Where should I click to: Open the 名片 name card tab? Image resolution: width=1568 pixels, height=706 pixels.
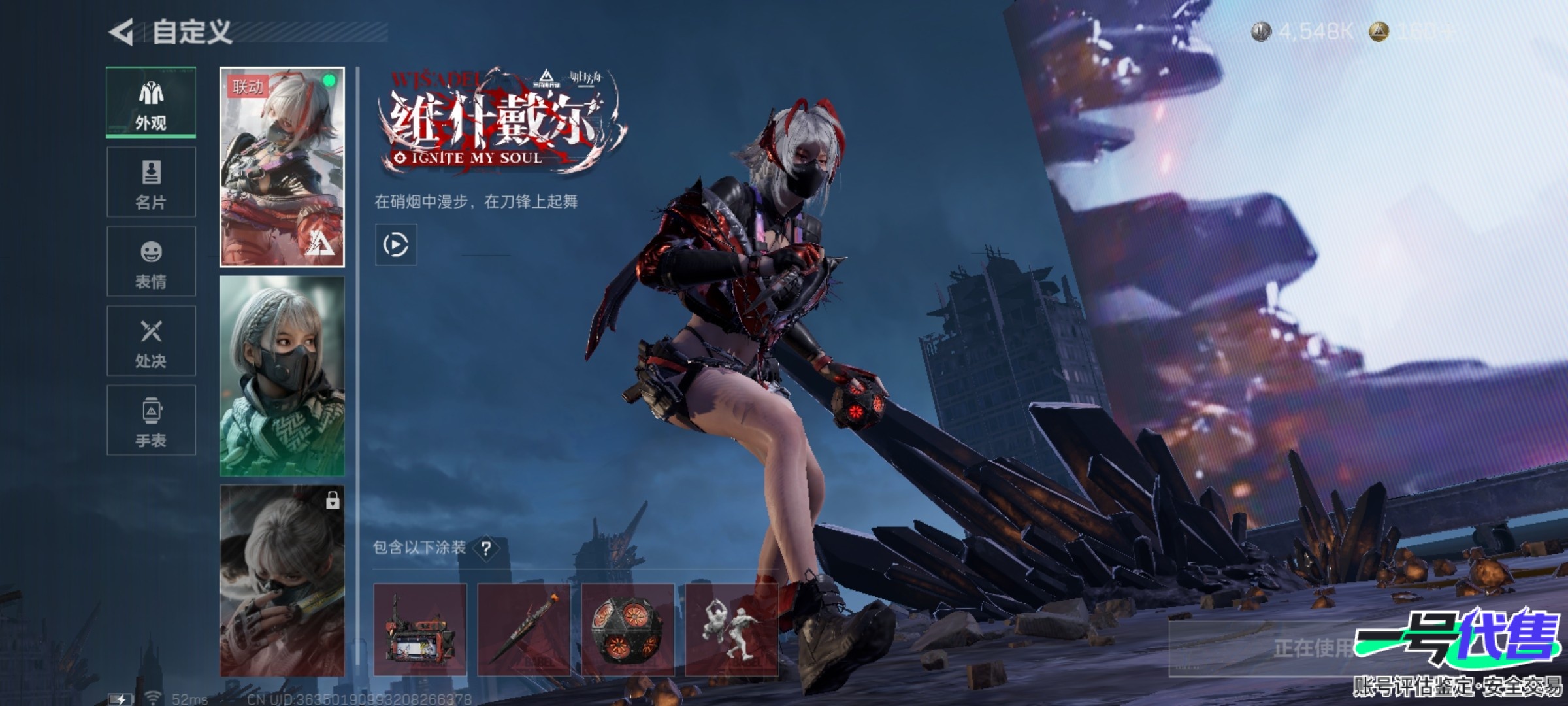tap(151, 182)
